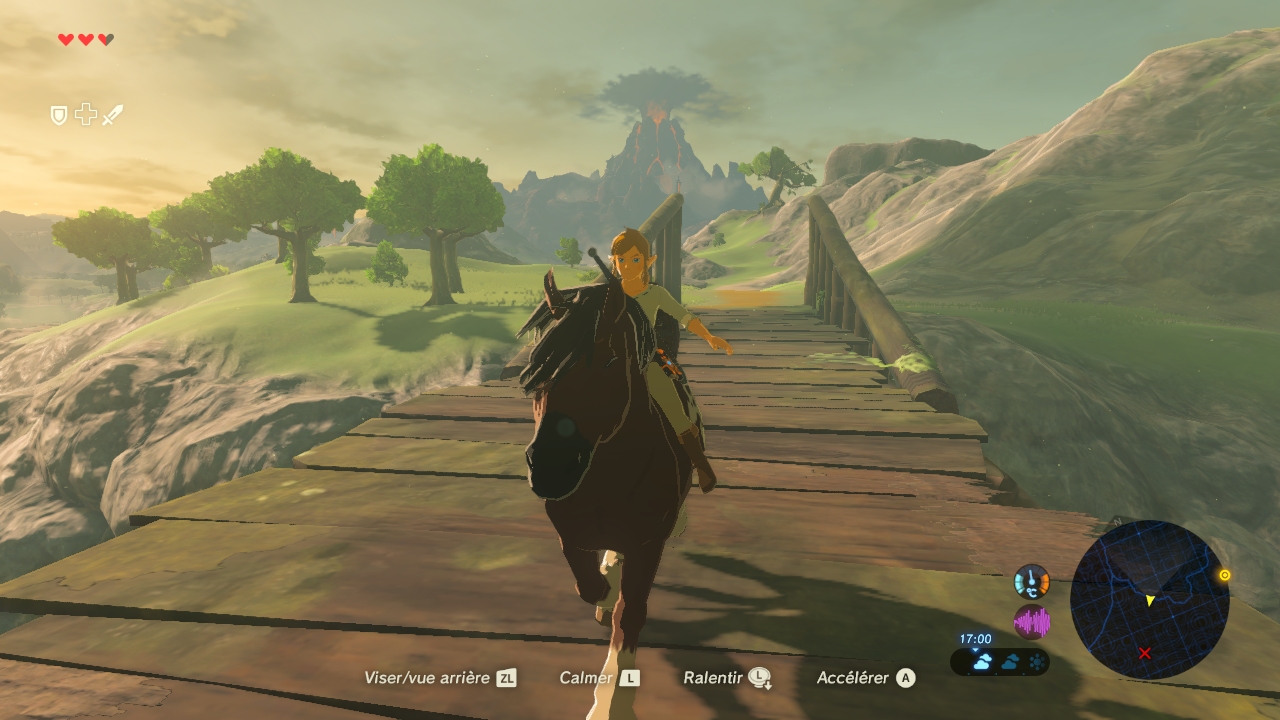Open the circular minimap
The width and height of the screenshot is (1280, 720).
[1149, 600]
